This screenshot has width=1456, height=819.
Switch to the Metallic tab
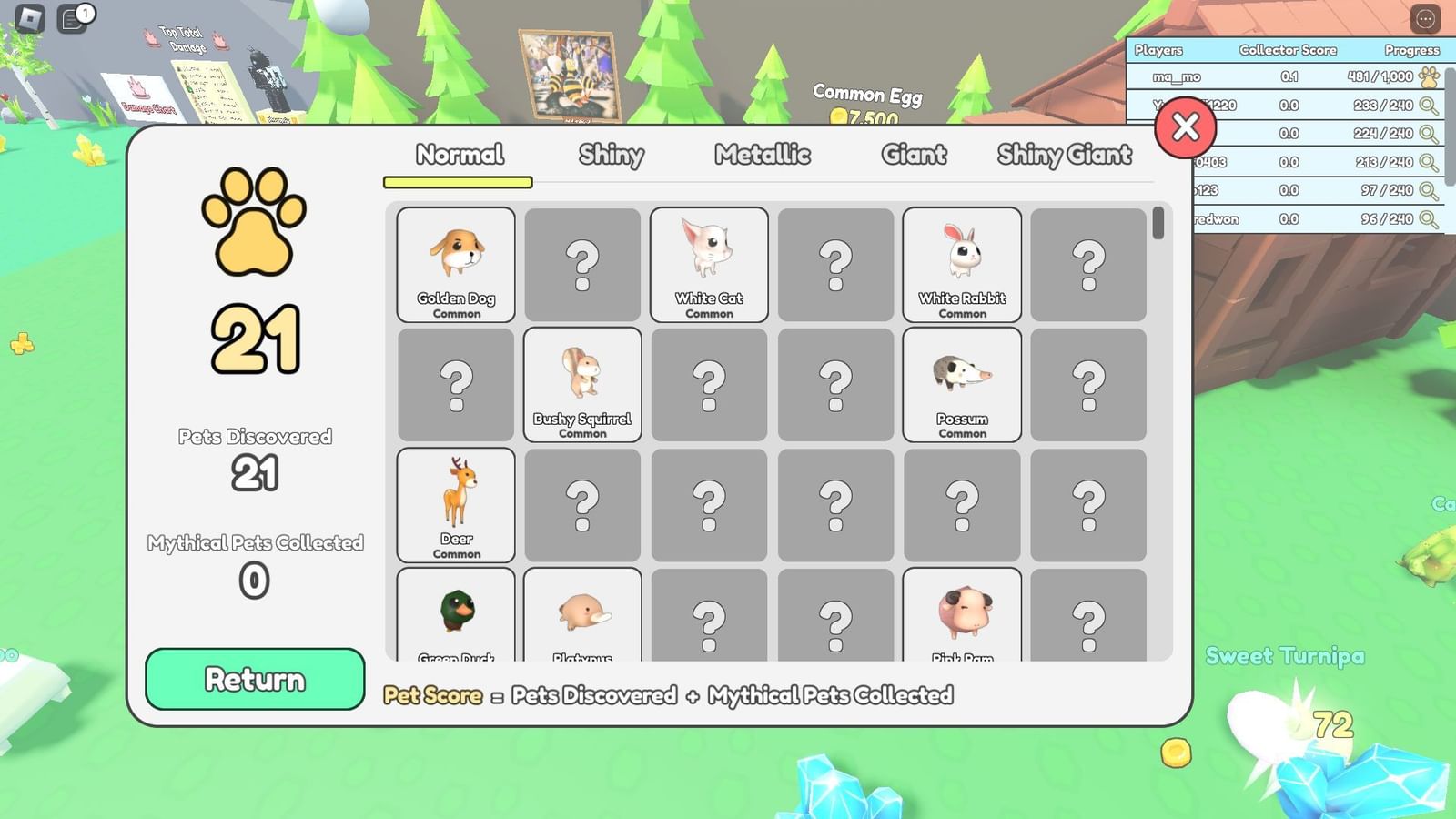[763, 155]
